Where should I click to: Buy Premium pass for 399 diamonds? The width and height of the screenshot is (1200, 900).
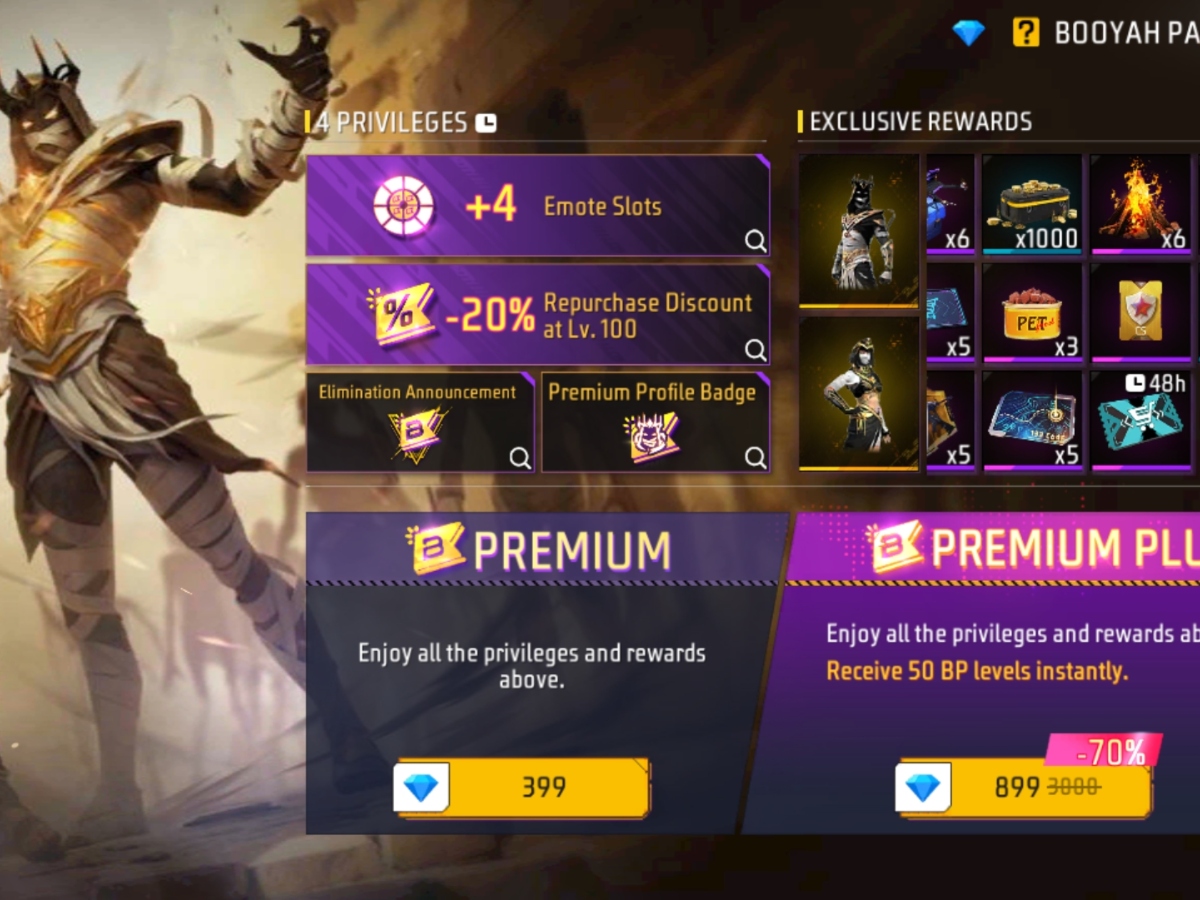(523, 787)
